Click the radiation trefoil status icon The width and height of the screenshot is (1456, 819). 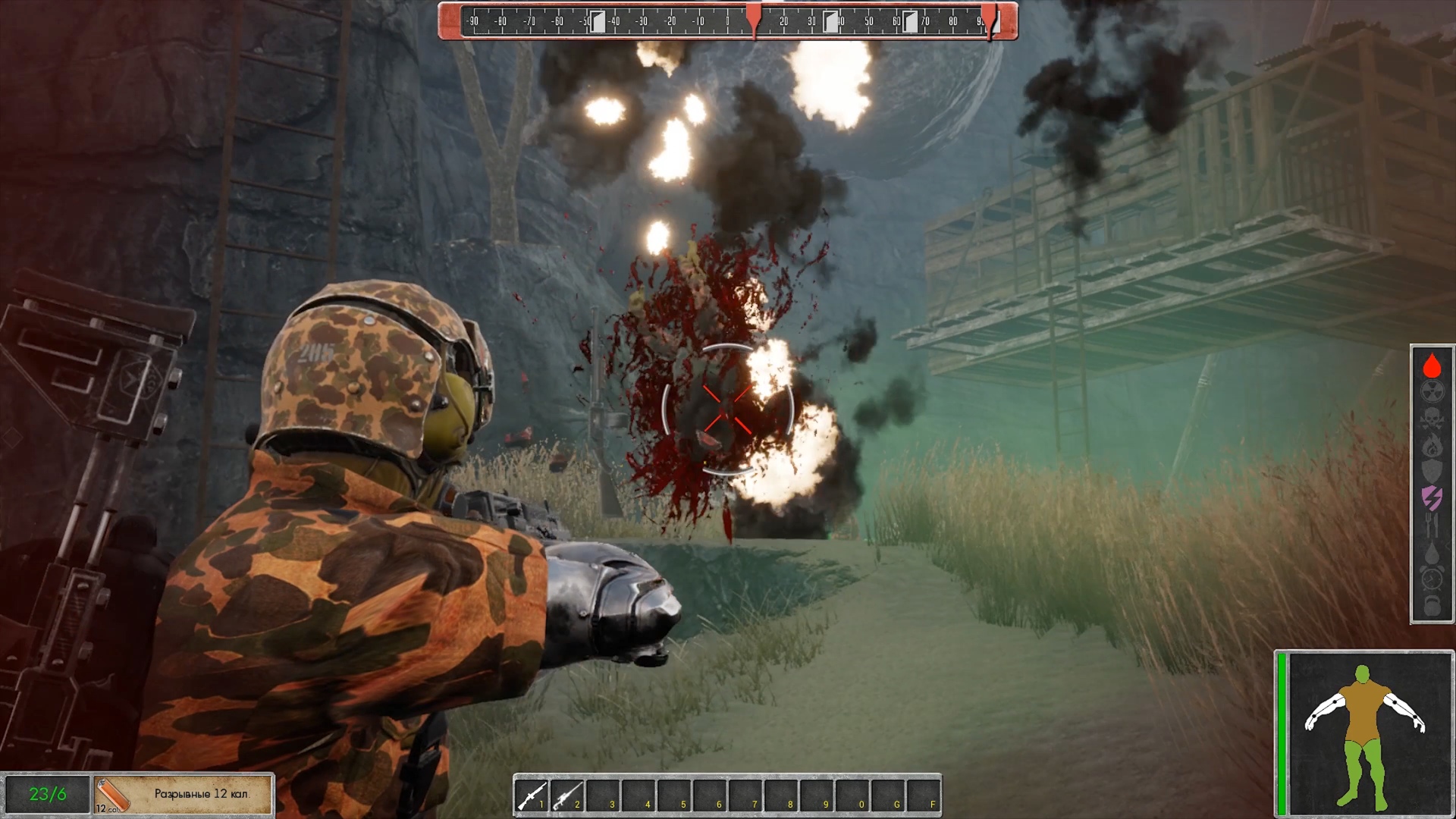[1431, 392]
